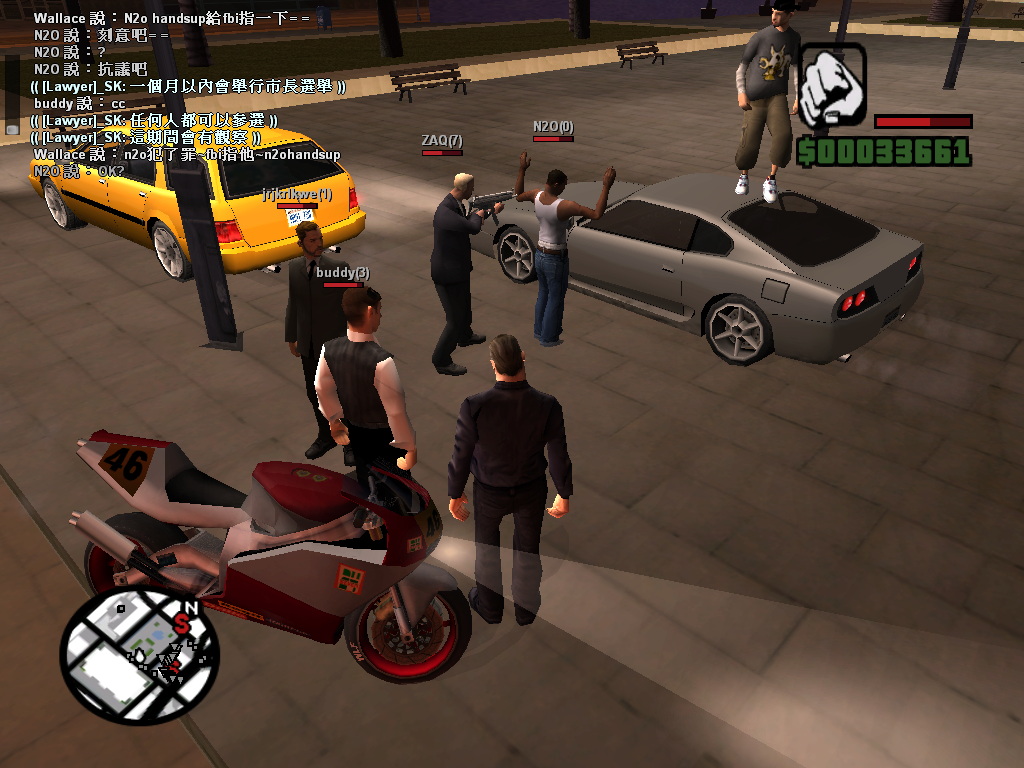Click the Lawyer_SK mayor election chat message

tap(188, 87)
